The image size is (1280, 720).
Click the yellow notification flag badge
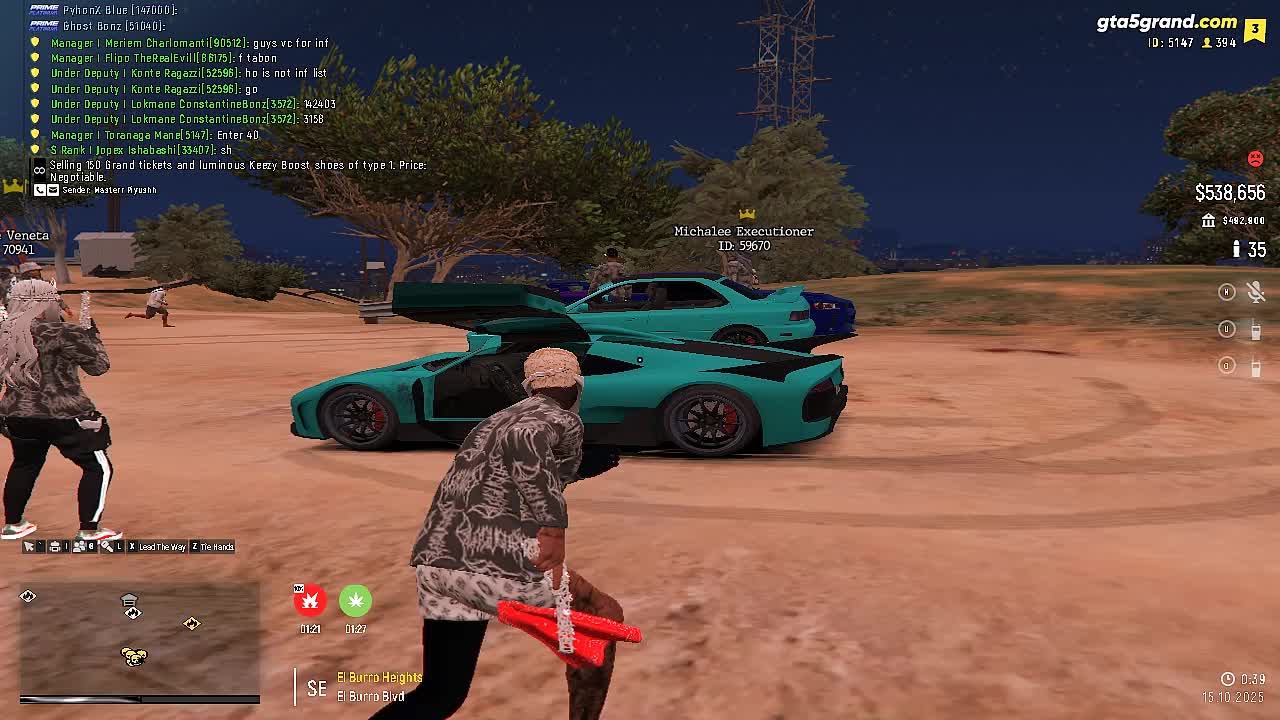coord(1255,30)
